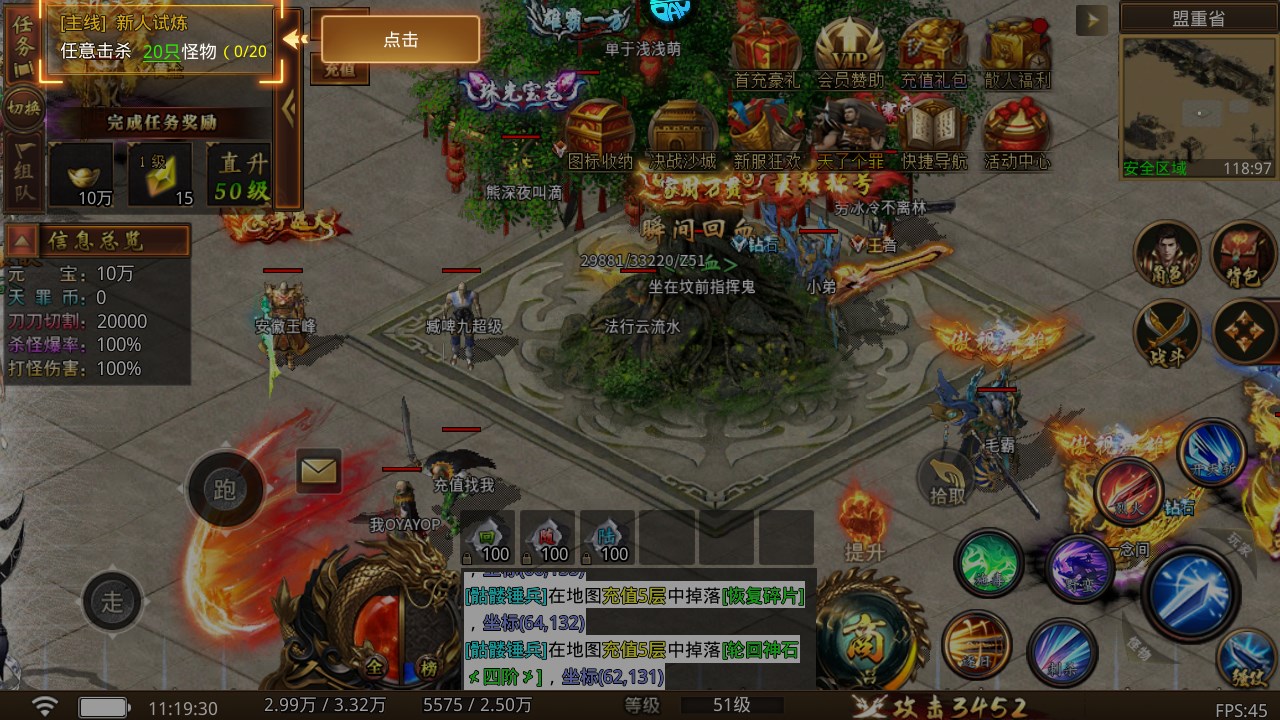
Task: Collapse the top icons with the arrow button
Action: (x=1091, y=19)
